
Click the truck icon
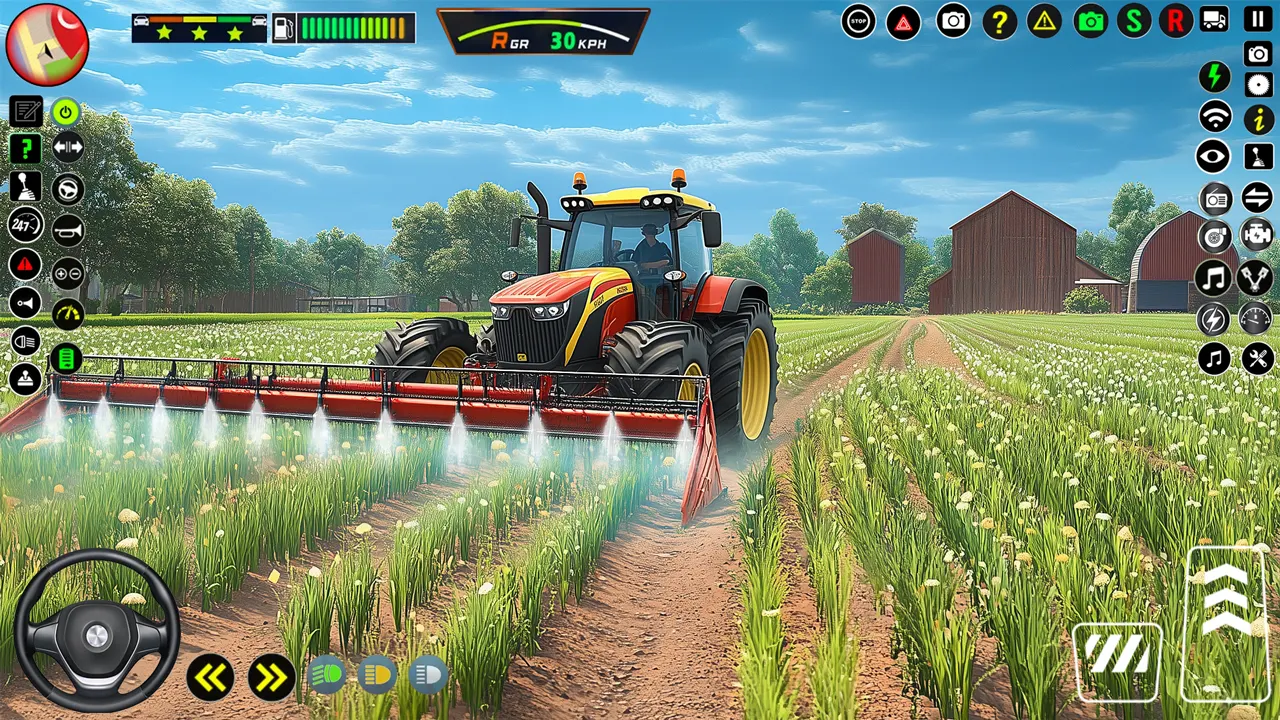point(1214,19)
